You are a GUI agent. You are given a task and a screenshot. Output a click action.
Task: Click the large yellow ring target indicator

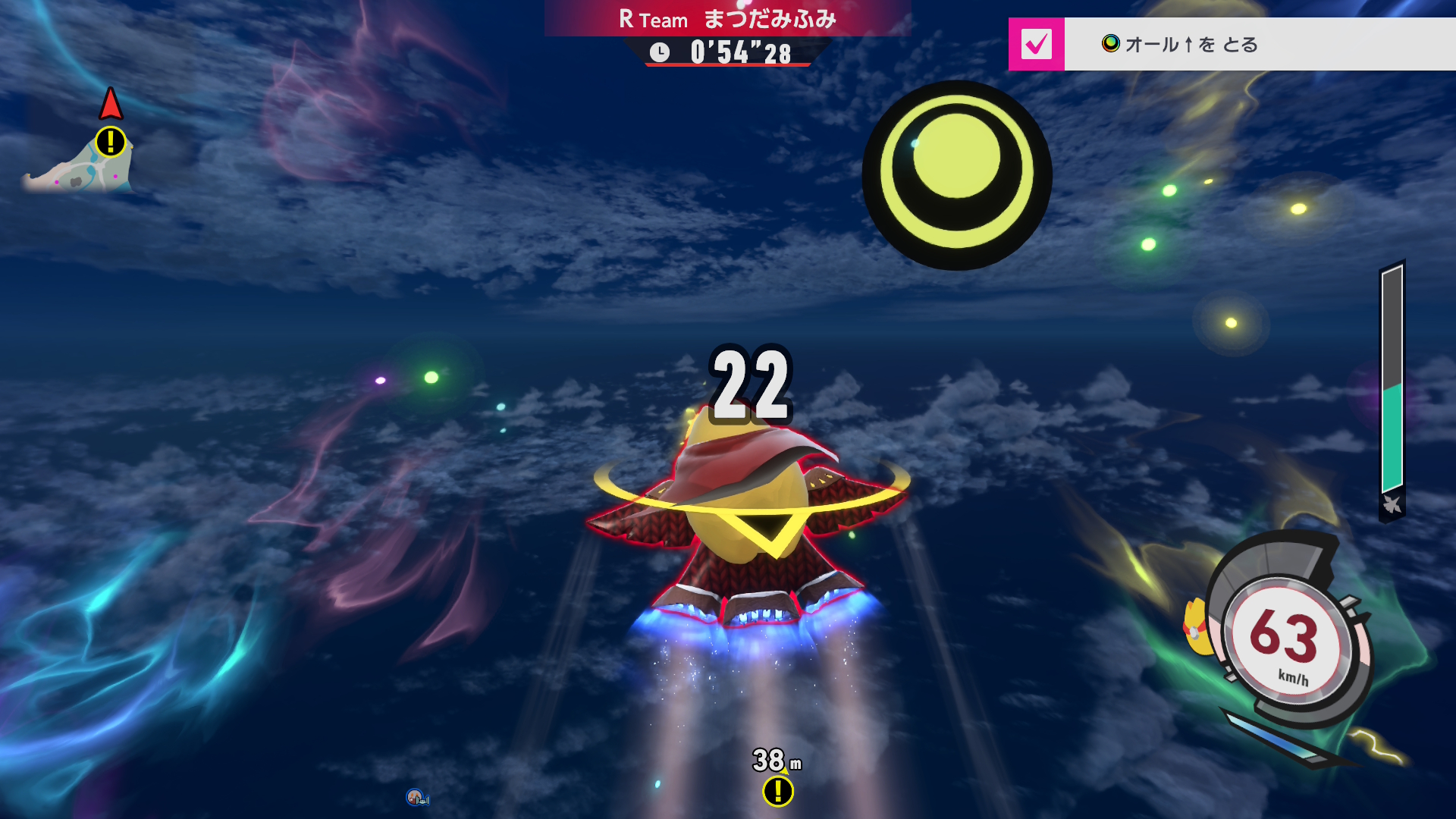coord(957,174)
